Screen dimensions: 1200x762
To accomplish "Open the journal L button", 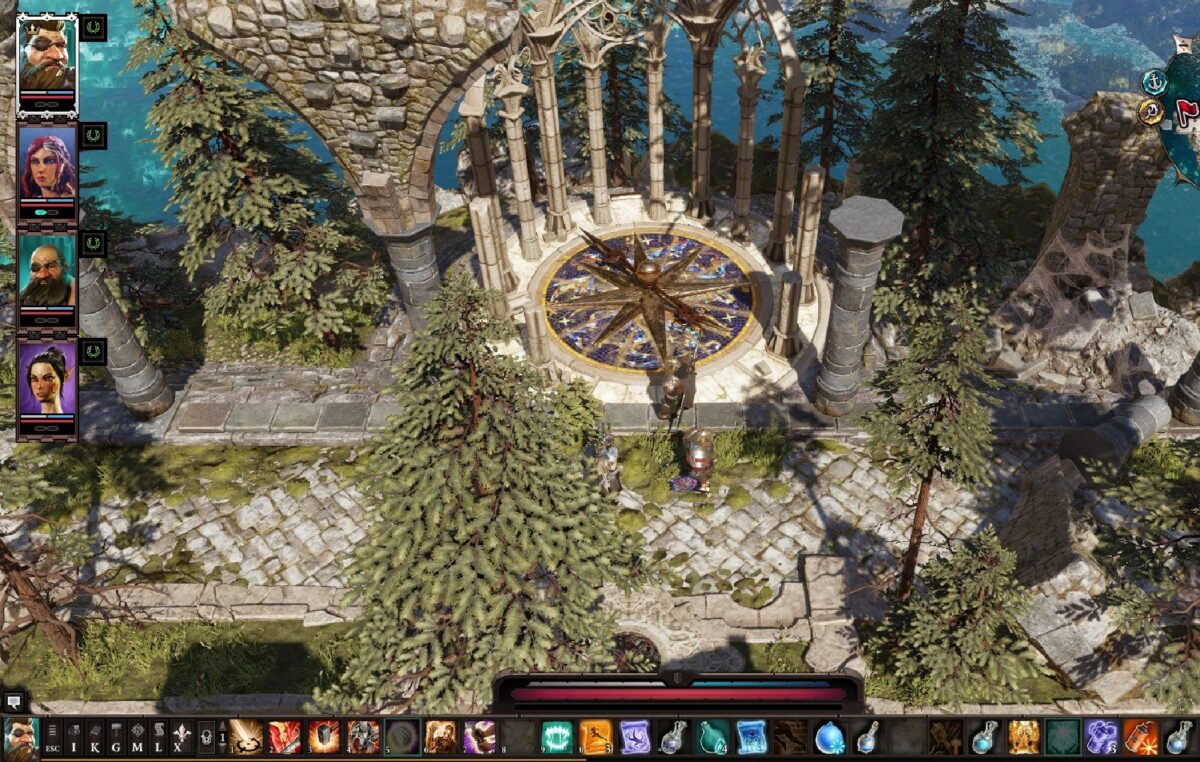I will tap(158, 738).
